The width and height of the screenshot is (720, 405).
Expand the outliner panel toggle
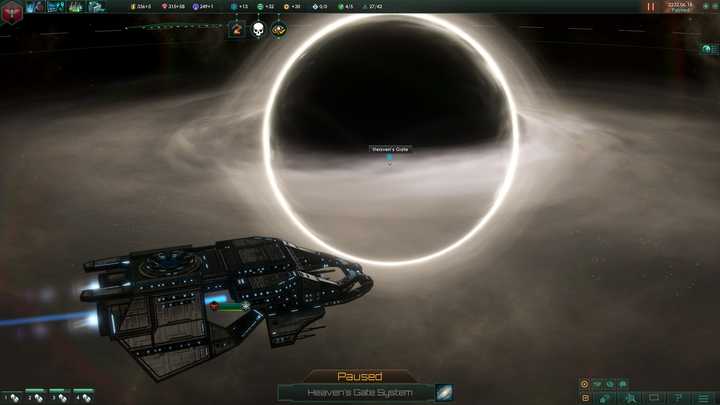[x=707, y=48]
